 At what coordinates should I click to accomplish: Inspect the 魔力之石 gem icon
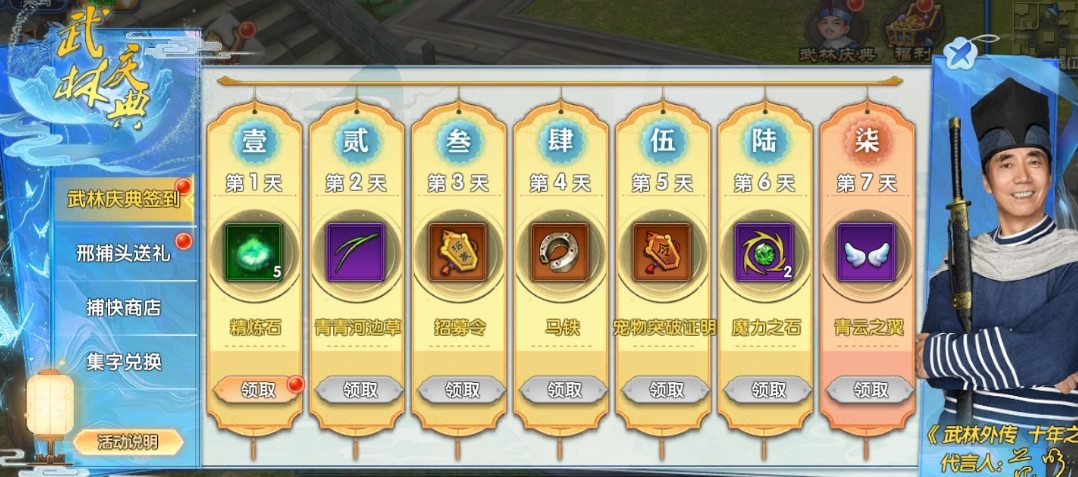(764, 251)
